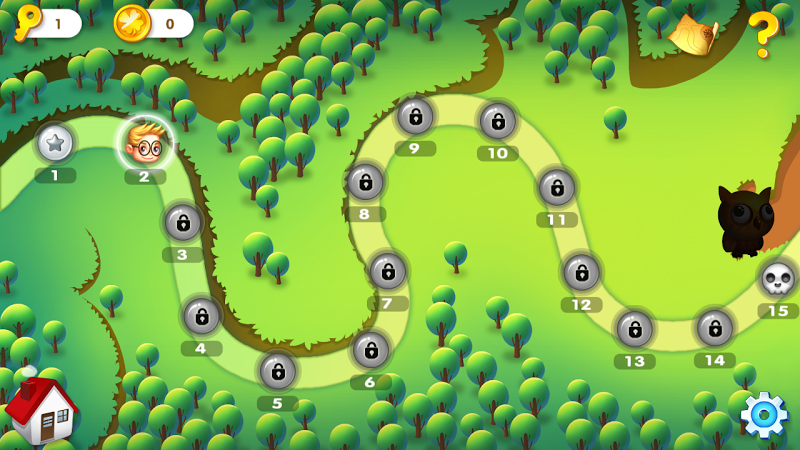This screenshot has height=450, width=800.
Task: Select locked level 11 node
Action: click(x=557, y=187)
